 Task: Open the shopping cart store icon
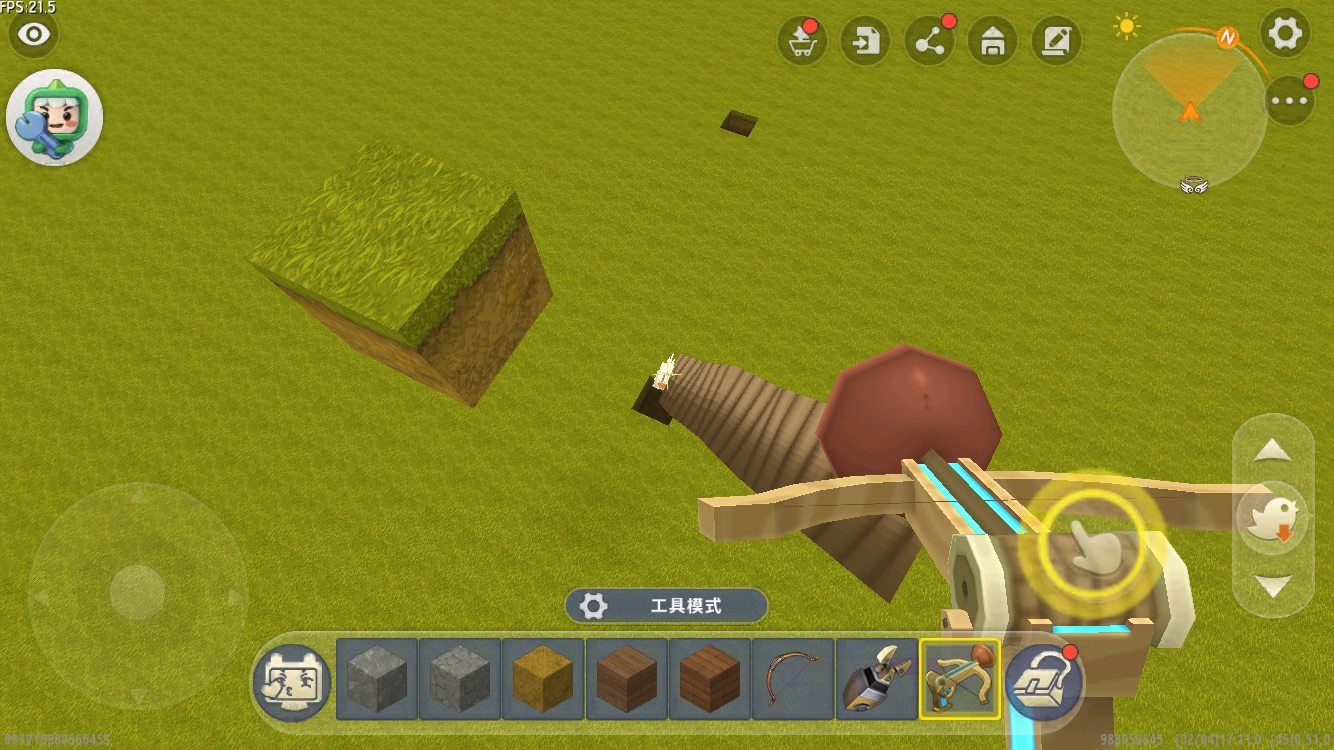click(802, 42)
